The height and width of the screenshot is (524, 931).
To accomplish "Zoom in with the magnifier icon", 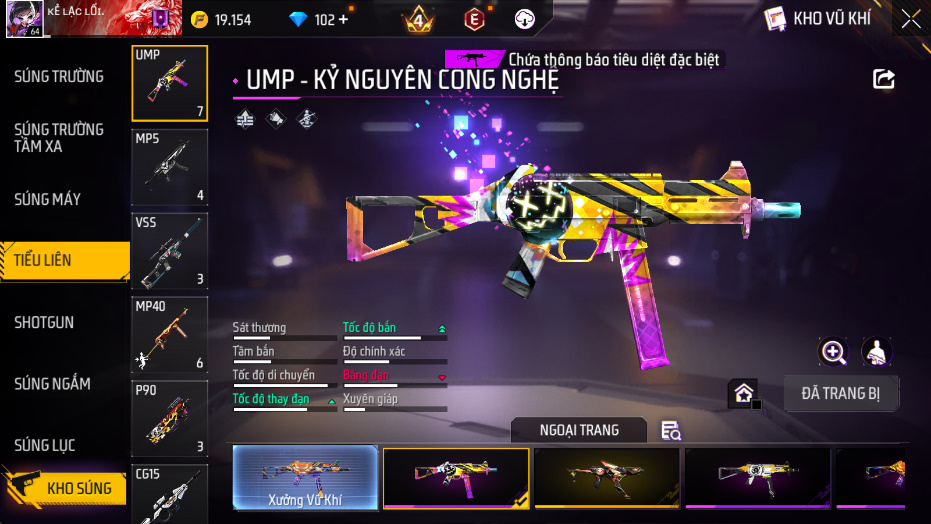I will tap(833, 351).
